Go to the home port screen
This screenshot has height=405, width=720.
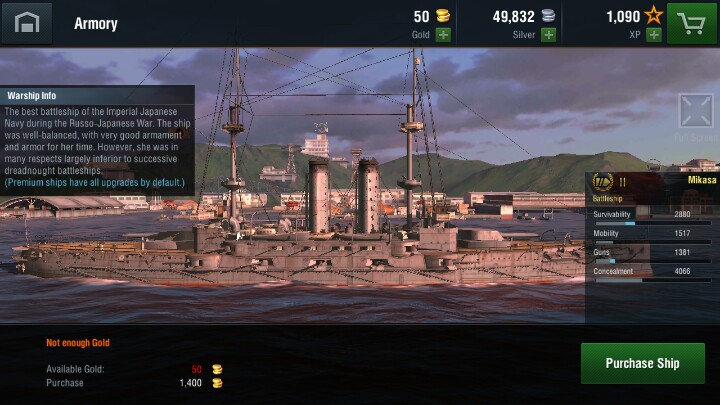(x=26, y=23)
